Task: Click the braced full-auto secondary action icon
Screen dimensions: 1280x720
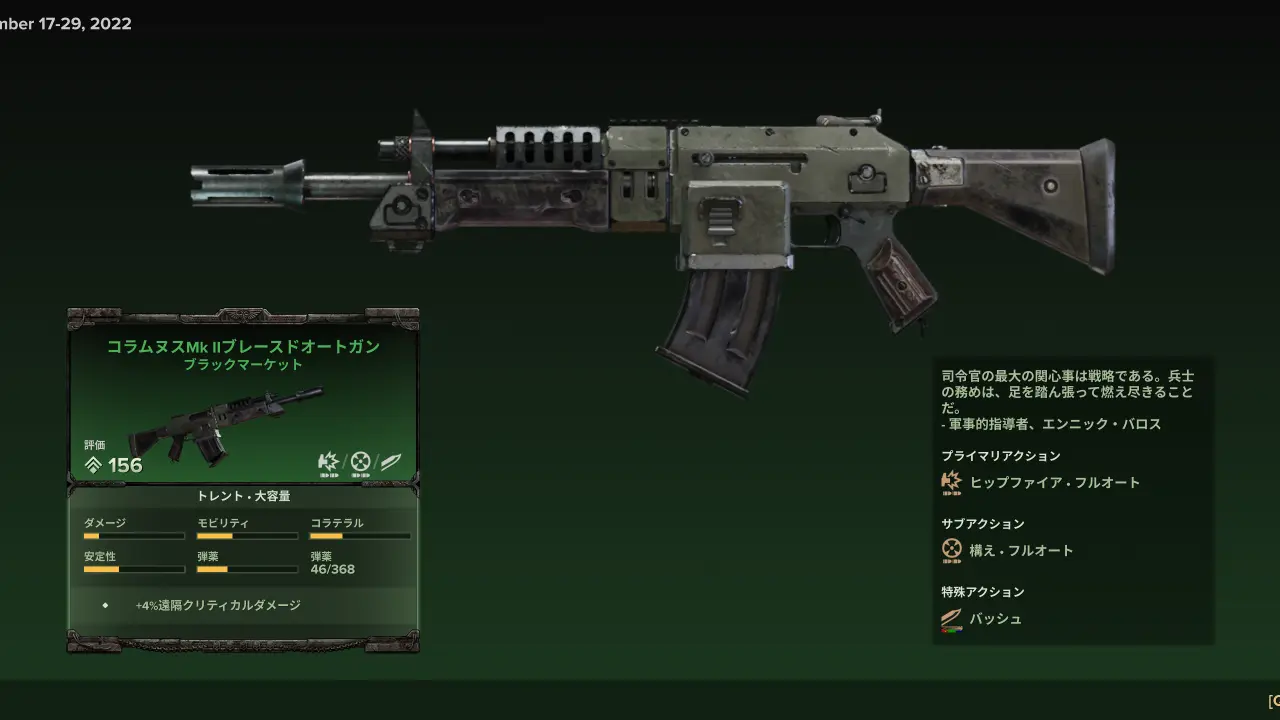Action: click(952, 550)
